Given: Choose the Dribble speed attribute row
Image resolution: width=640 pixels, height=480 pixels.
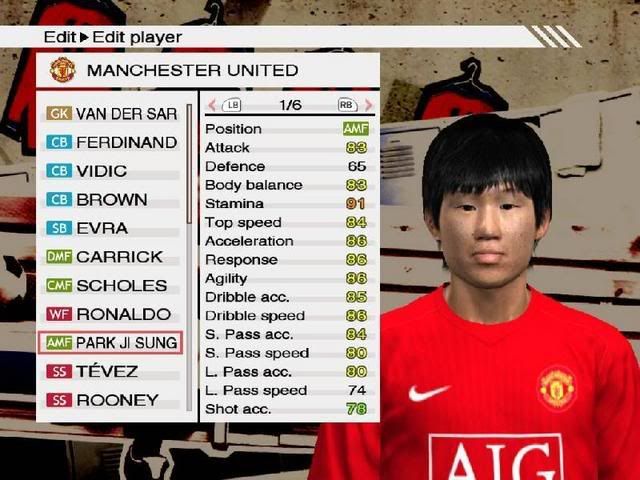Looking at the screenshot, I should (x=287, y=315).
